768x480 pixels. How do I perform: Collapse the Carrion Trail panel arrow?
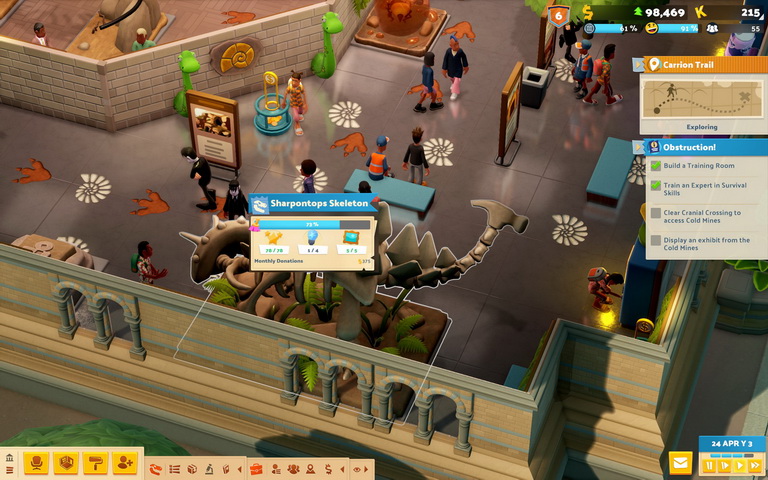637,64
